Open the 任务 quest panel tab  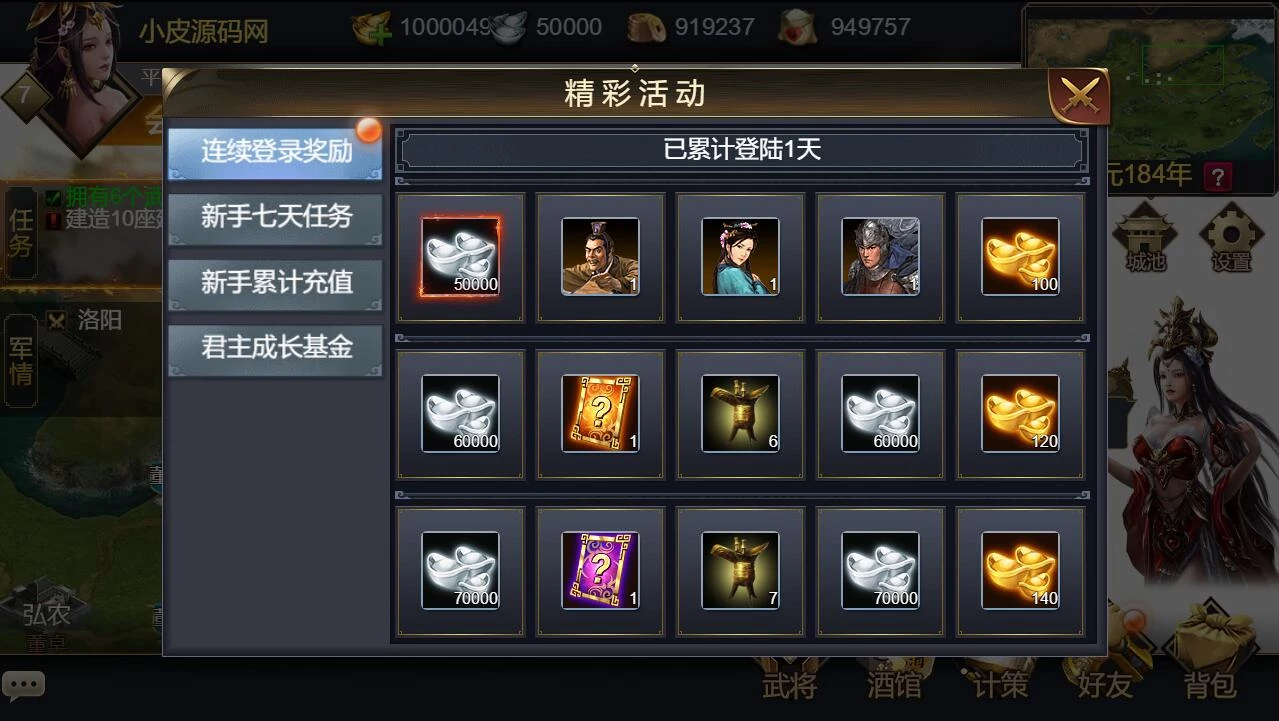21,232
